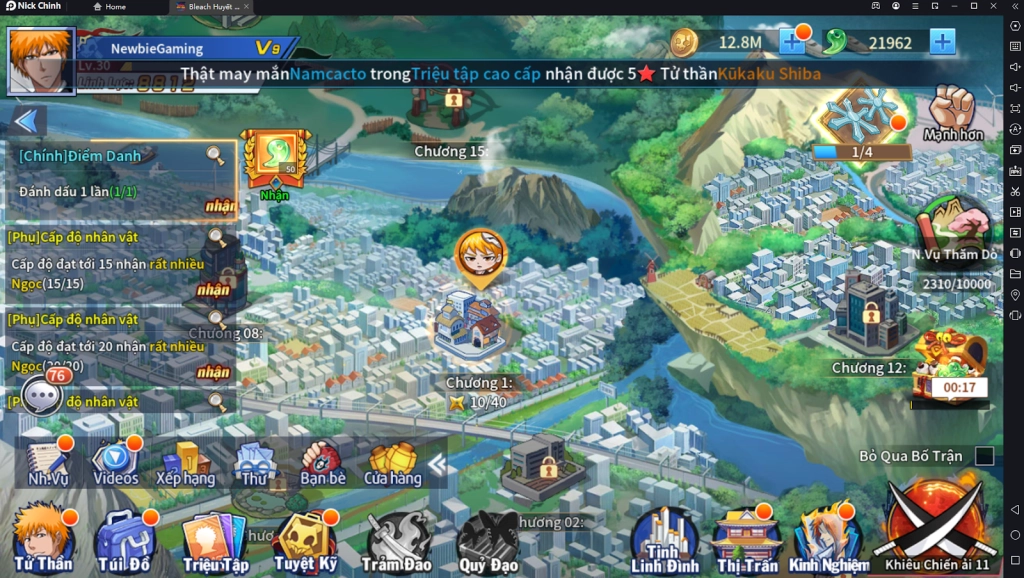The width and height of the screenshot is (1024, 578).
Task: Open the Xếp hạng ranking
Action: pos(185,462)
